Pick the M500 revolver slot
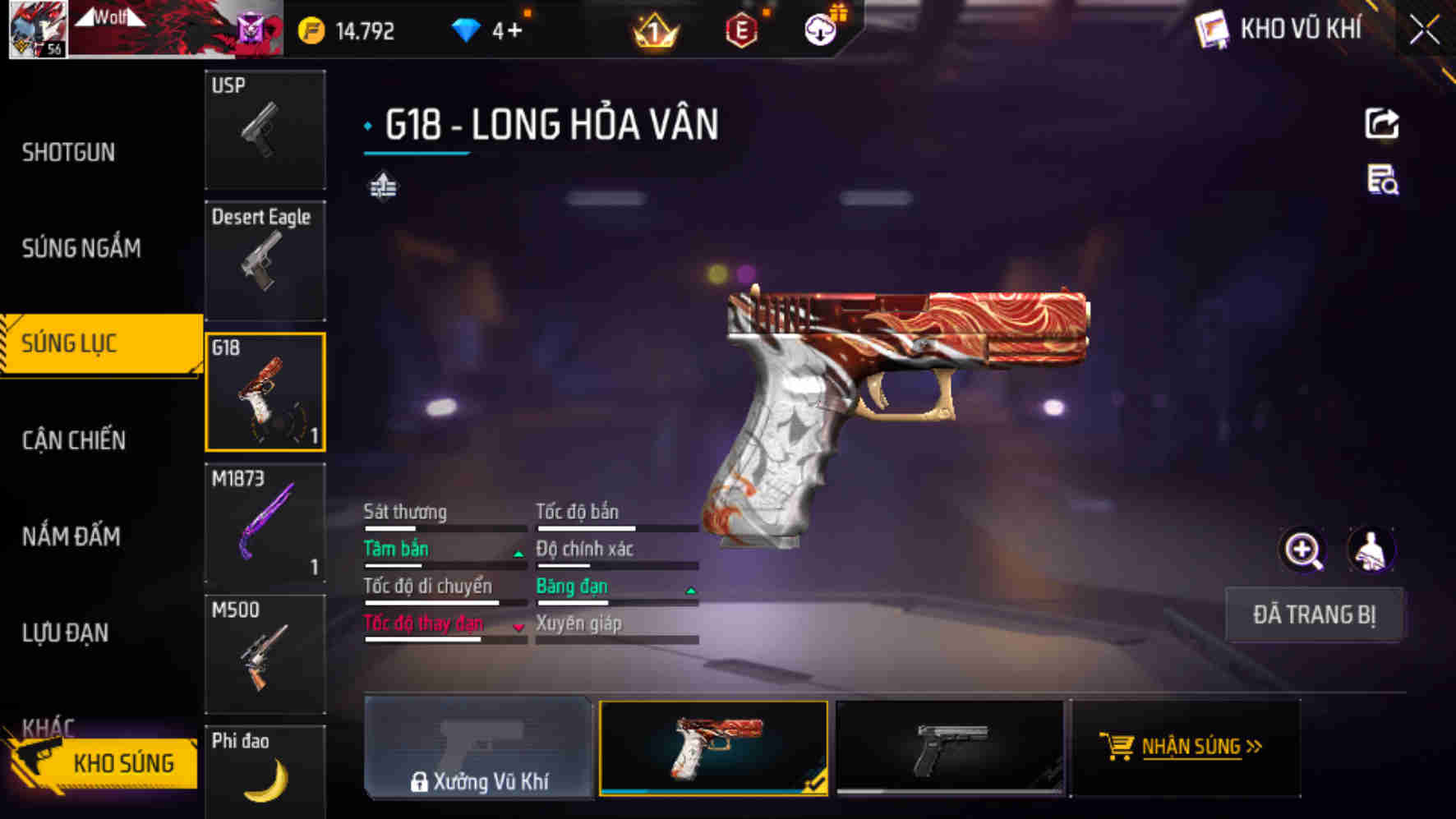Screen dimensions: 1456x819 coord(265,655)
